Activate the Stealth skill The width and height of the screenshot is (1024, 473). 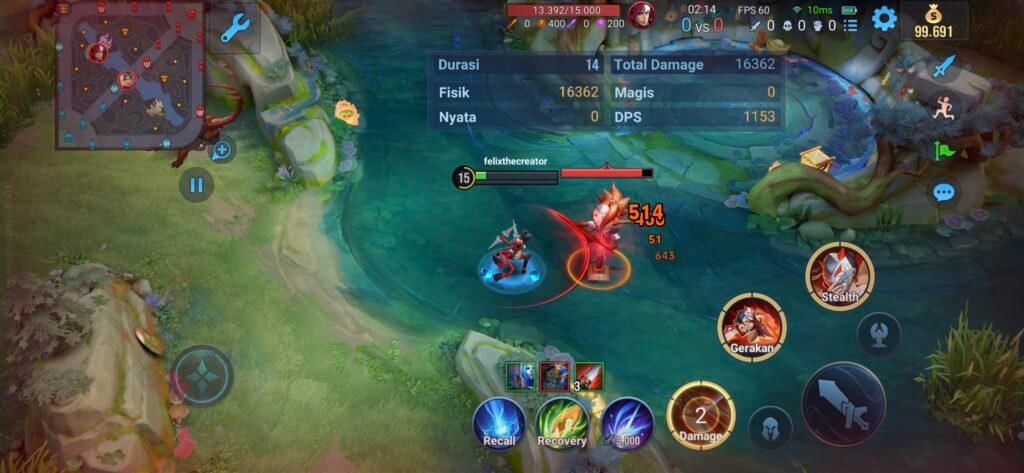tap(840, 276)
